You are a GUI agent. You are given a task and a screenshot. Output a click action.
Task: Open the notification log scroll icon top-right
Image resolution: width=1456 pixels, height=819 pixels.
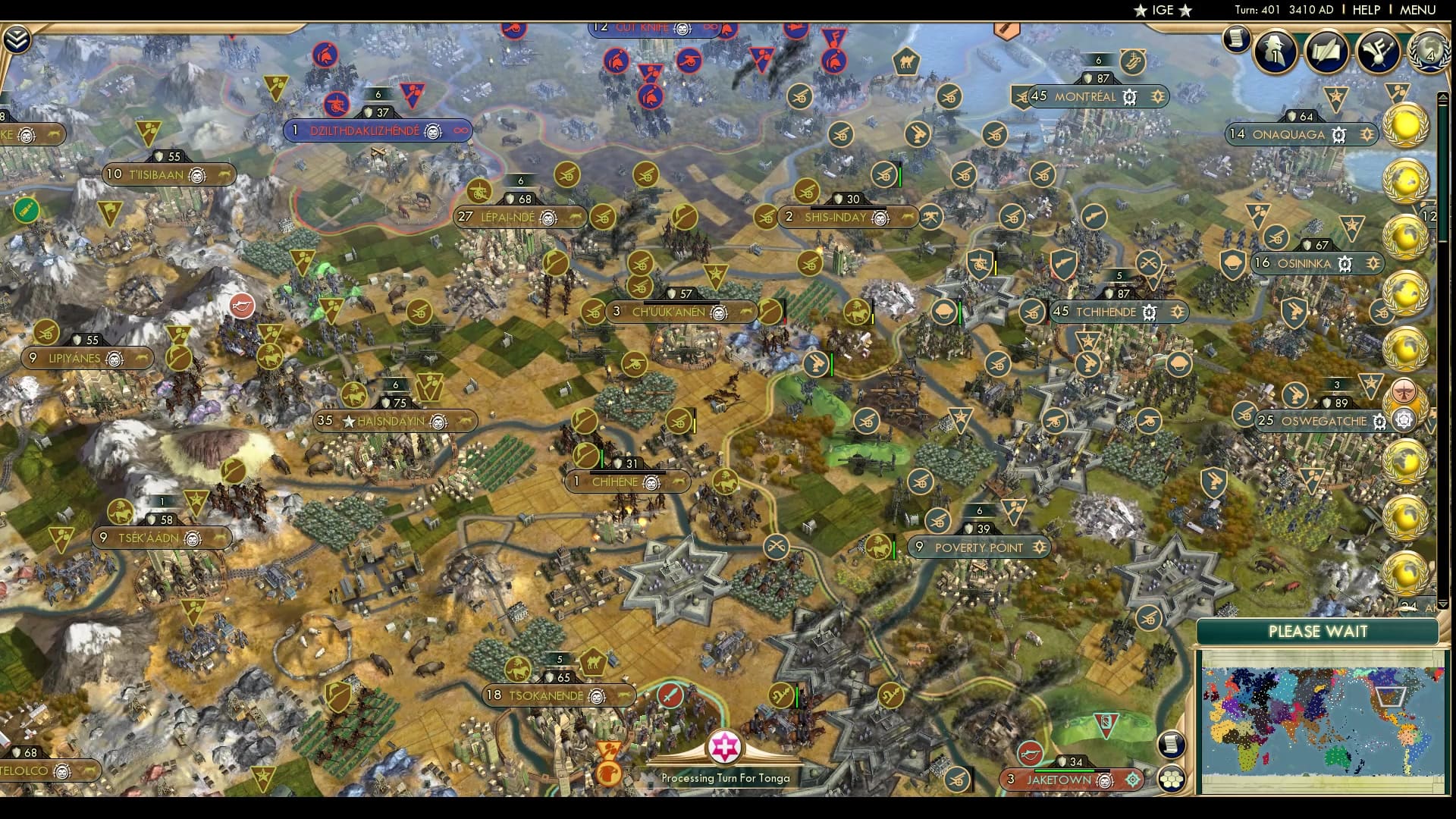[1237, 39]
